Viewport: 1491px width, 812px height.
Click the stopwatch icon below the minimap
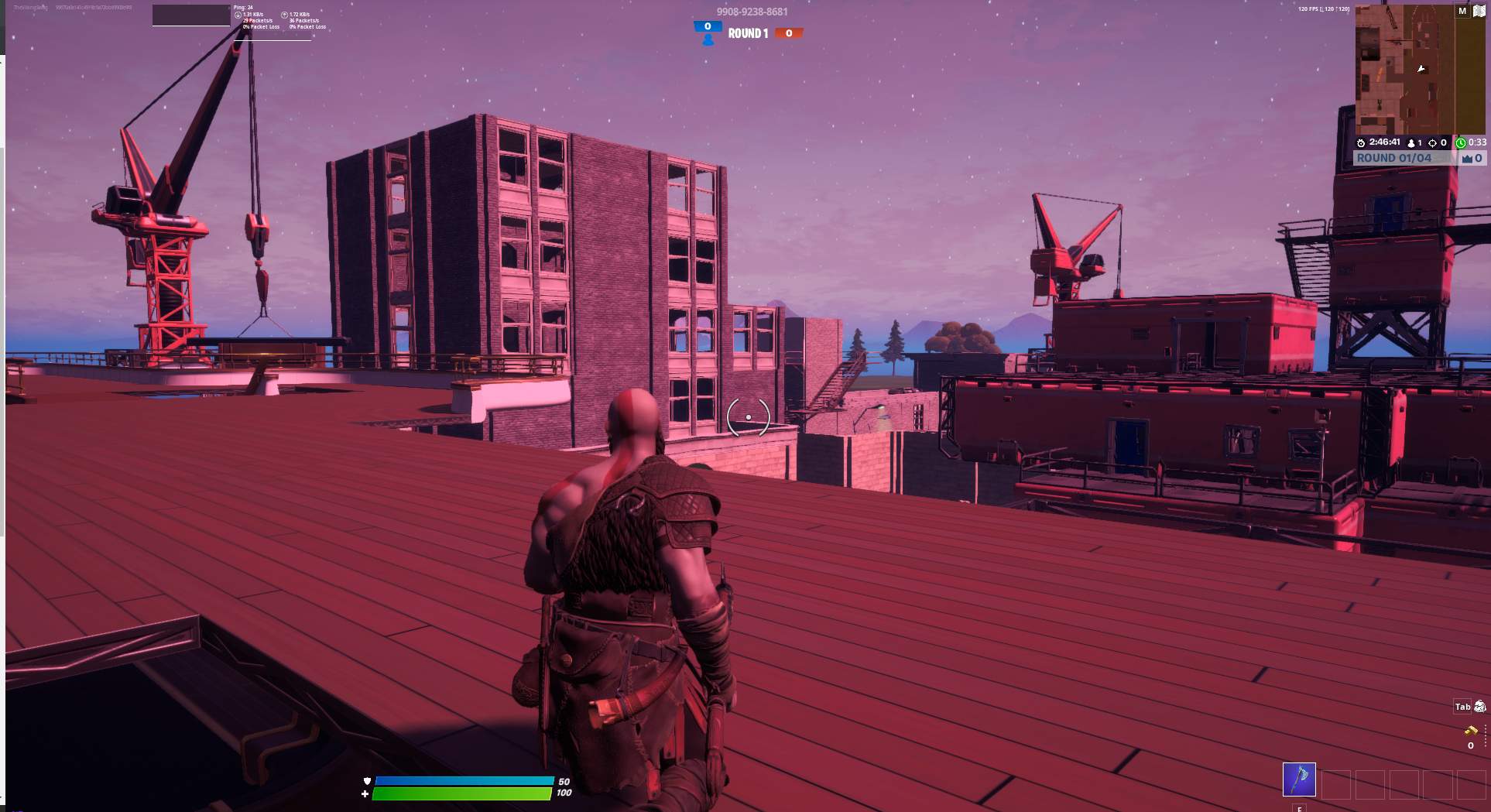pos(1361,142)
